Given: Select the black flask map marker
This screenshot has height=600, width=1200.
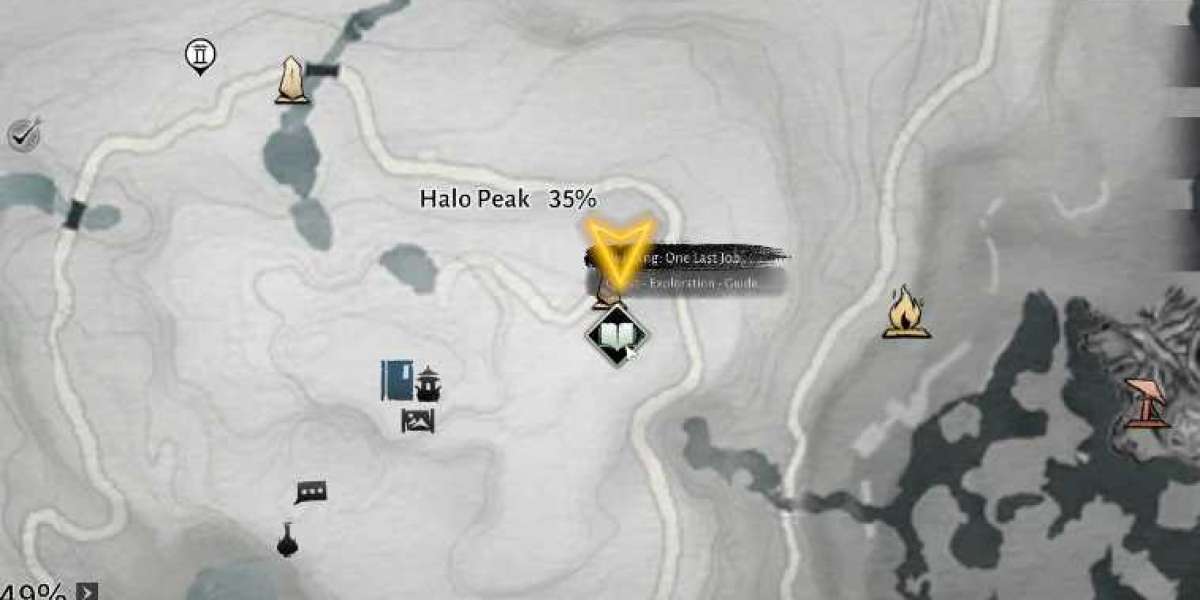Looking at the screenshot, I should [x=287, y=541].
